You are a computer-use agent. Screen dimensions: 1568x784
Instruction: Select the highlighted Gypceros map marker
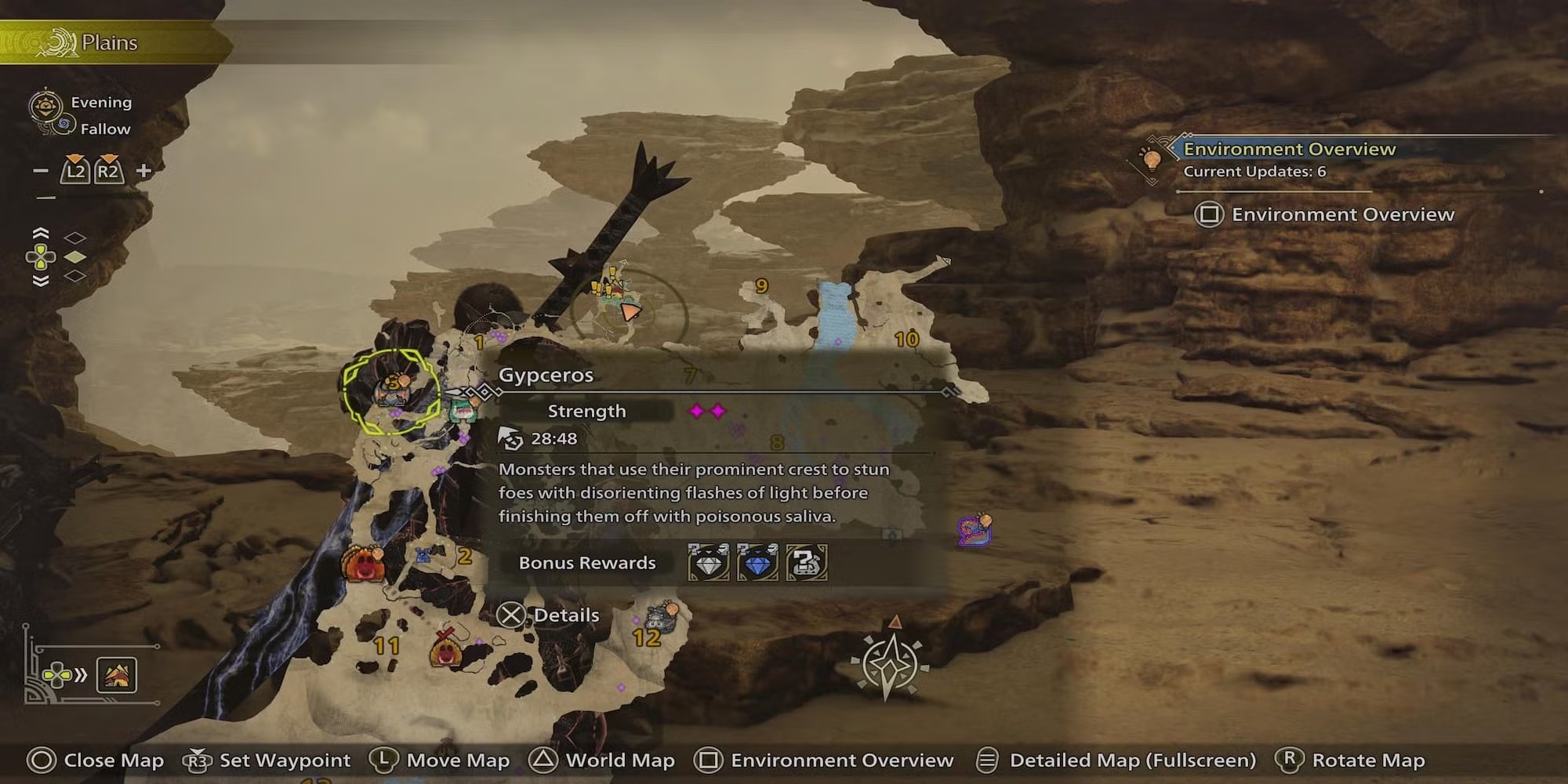coord(391,390)
